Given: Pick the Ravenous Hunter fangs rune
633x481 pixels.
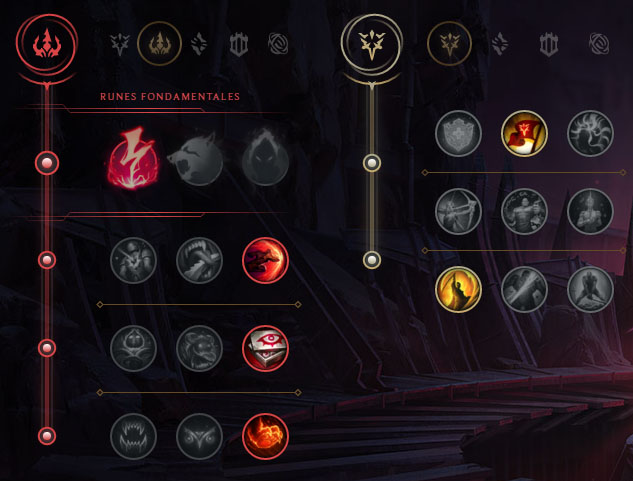Looking at the screenshot, I should (133, 436).
